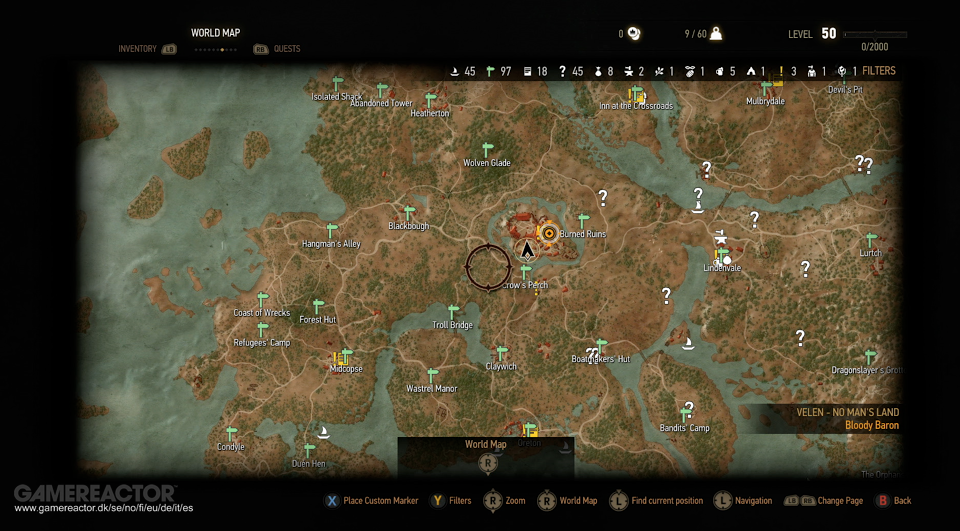Image resolution: width=960 pixels, height=531 pixels.
Task: Choose the Coast of Wrecks signpost
Action: point(263,300)
